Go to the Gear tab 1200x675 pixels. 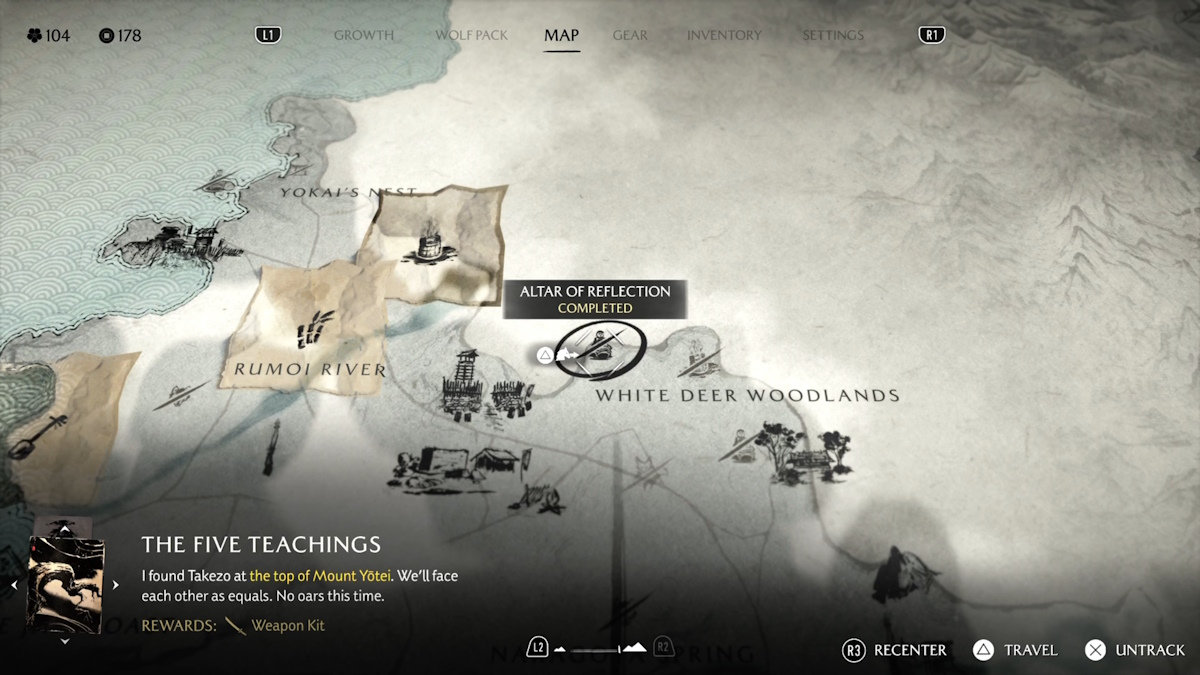[630, 35]
